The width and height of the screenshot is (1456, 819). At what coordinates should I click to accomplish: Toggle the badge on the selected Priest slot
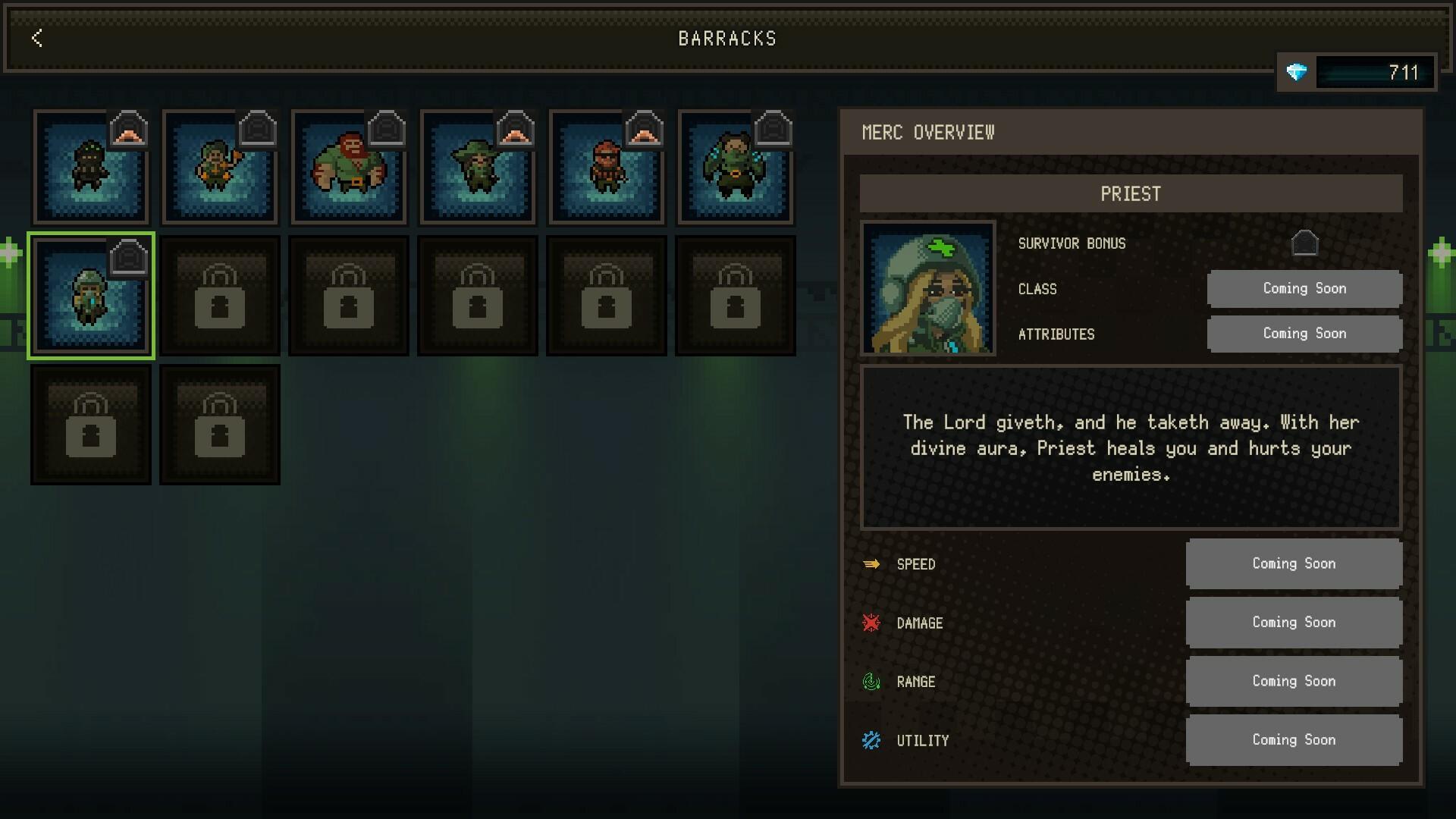click(129, 258)
